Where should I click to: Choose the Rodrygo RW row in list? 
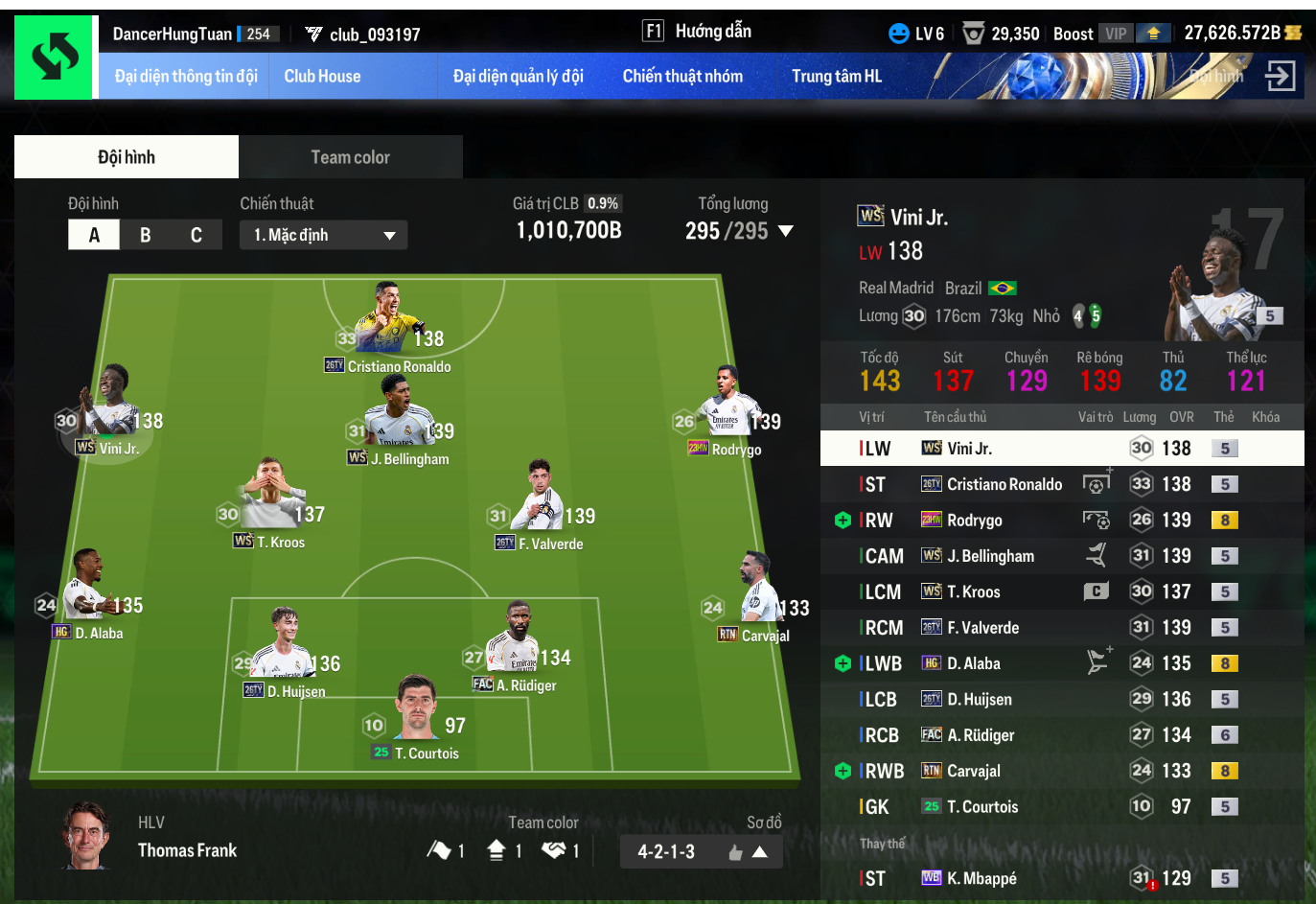[1054, 521]
